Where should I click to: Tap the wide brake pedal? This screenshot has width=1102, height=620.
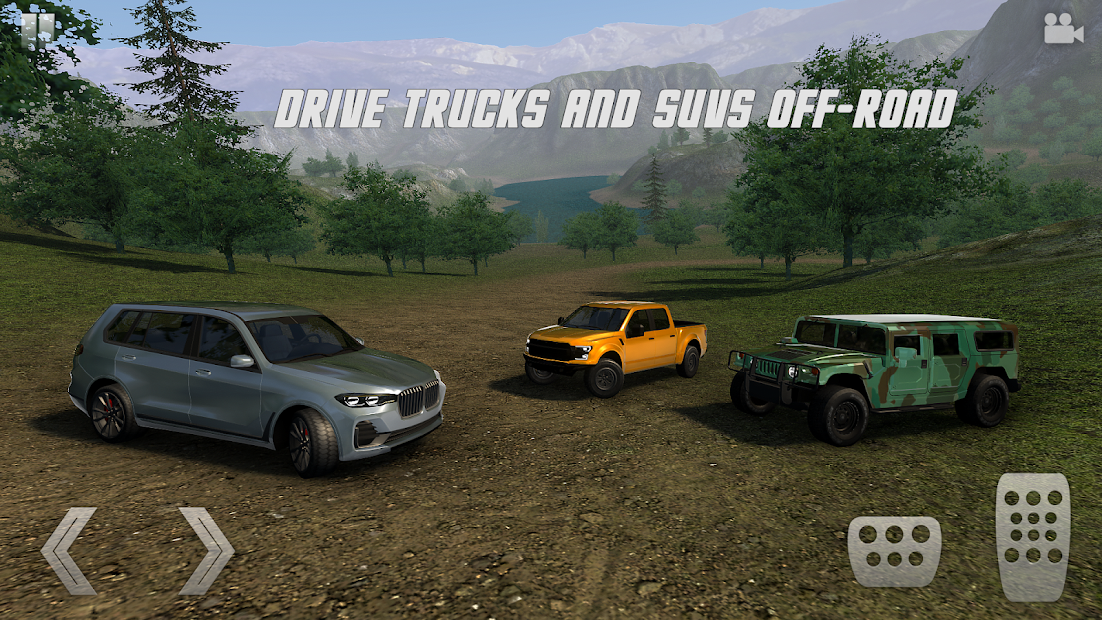coord(894,551)
